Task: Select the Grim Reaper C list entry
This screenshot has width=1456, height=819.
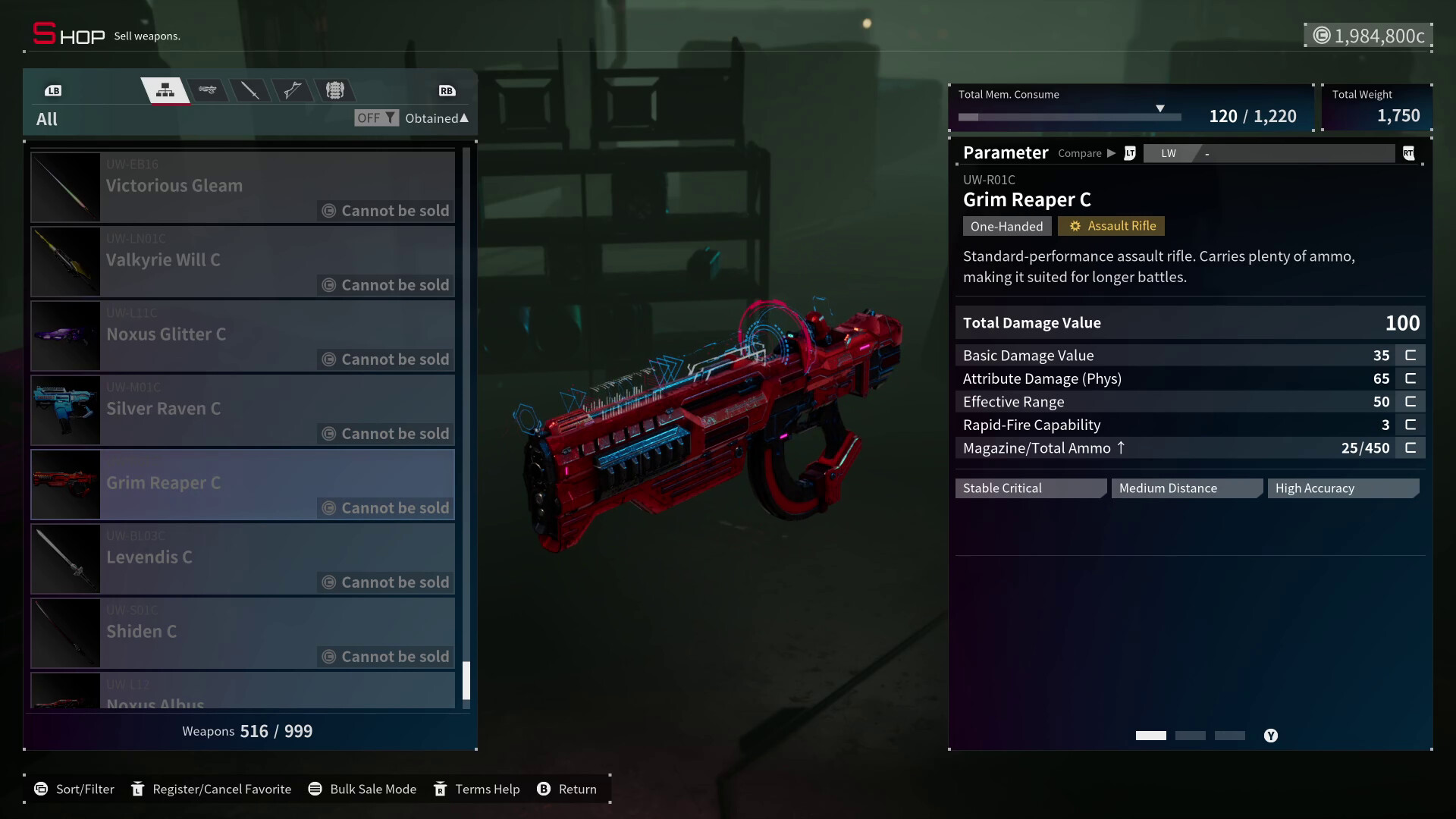Action: 243,485
